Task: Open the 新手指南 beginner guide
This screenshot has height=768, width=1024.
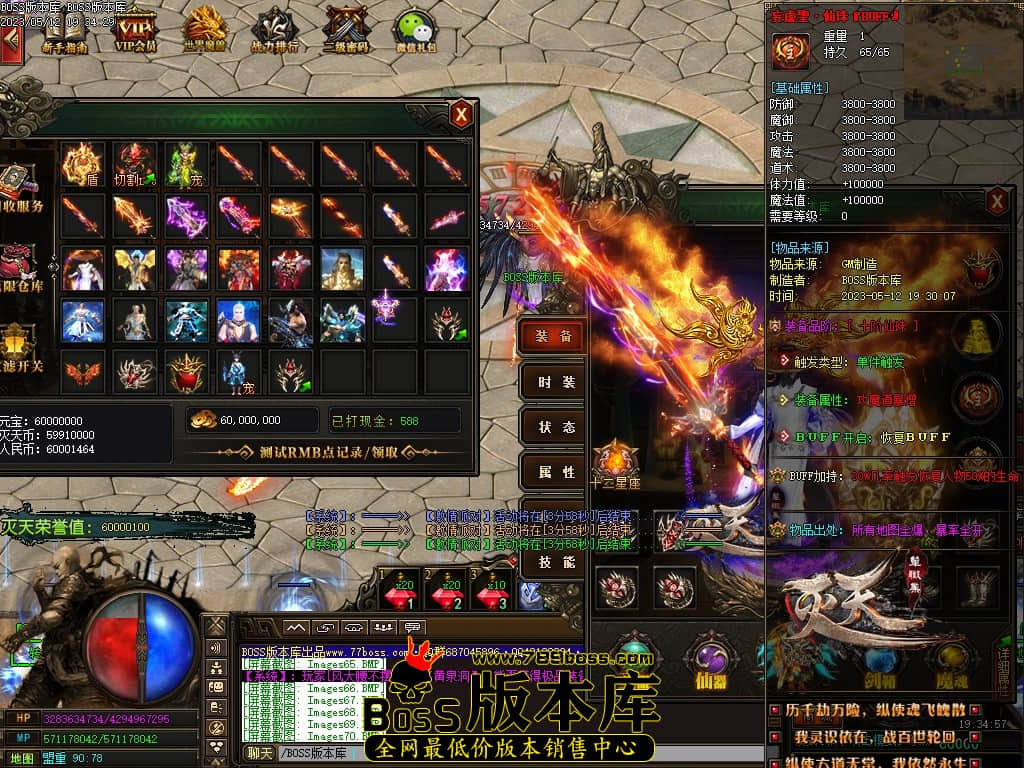Action: point(65,30)
